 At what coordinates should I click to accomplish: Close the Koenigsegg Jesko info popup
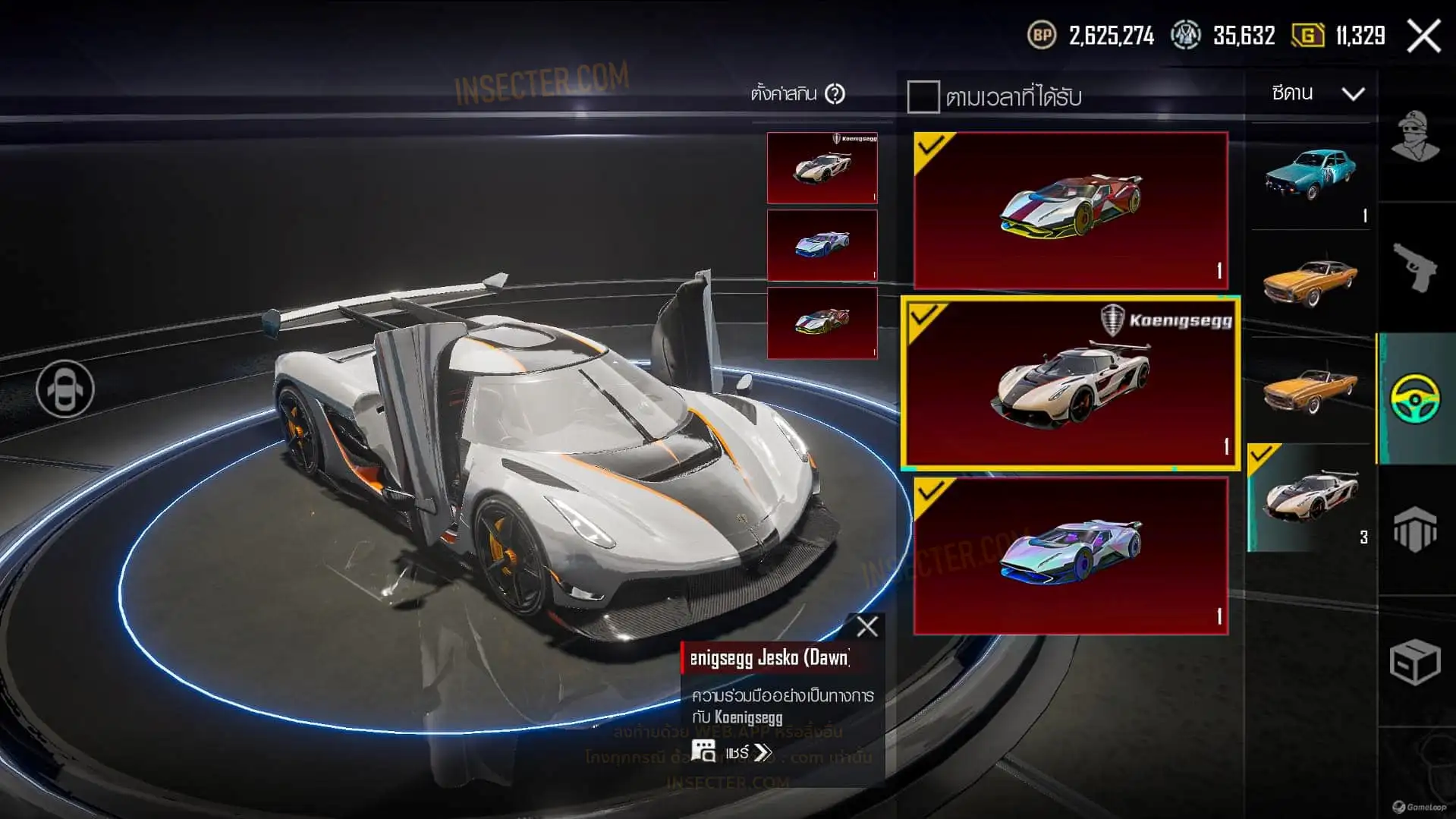866,627
